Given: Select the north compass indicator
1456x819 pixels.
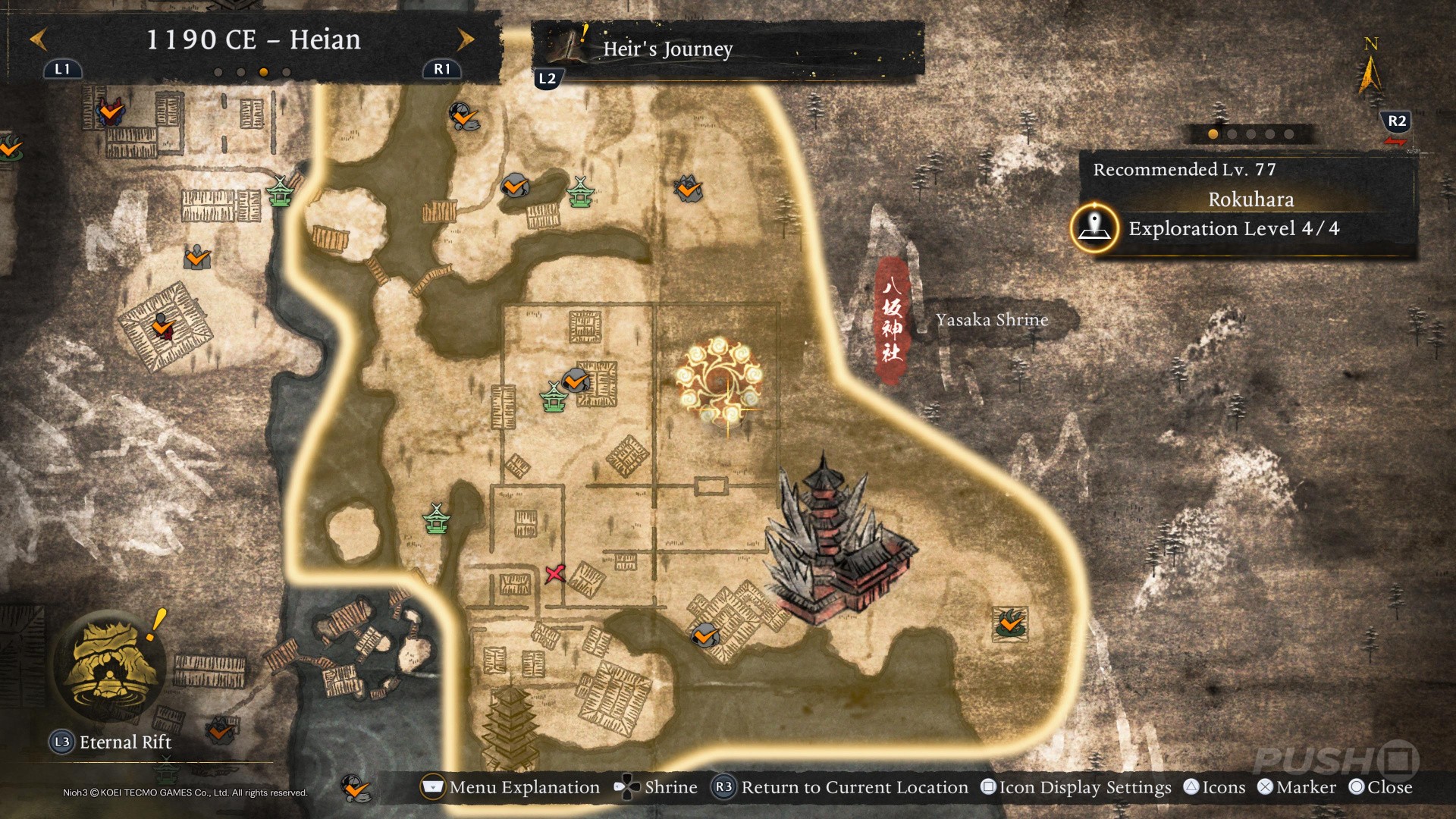Looking at the screenshot, I should coord(1370,68).
